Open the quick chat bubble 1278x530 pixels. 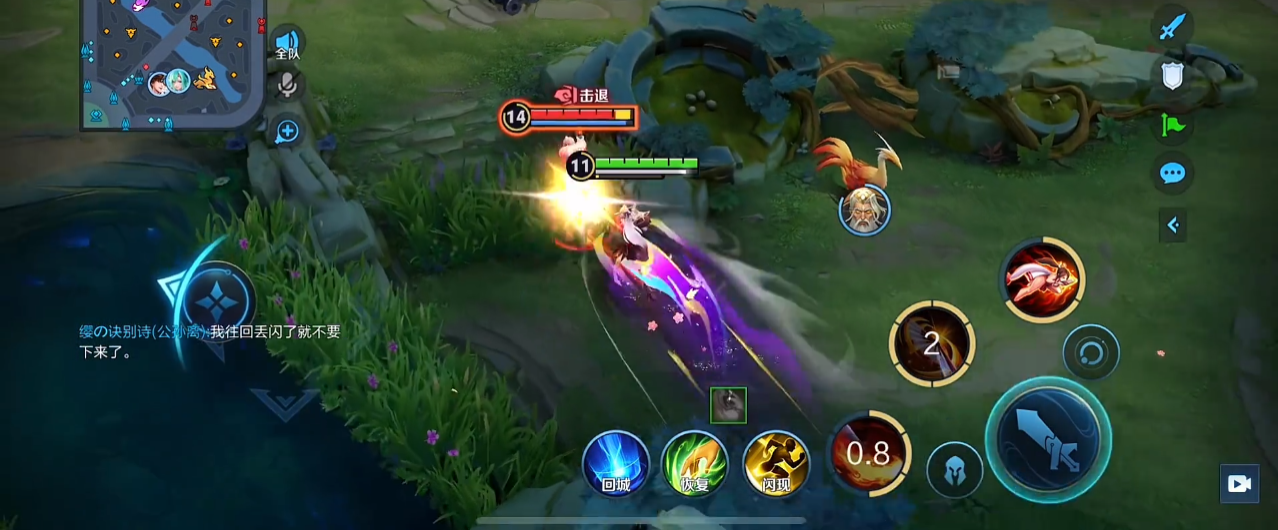click(1172, 174)
